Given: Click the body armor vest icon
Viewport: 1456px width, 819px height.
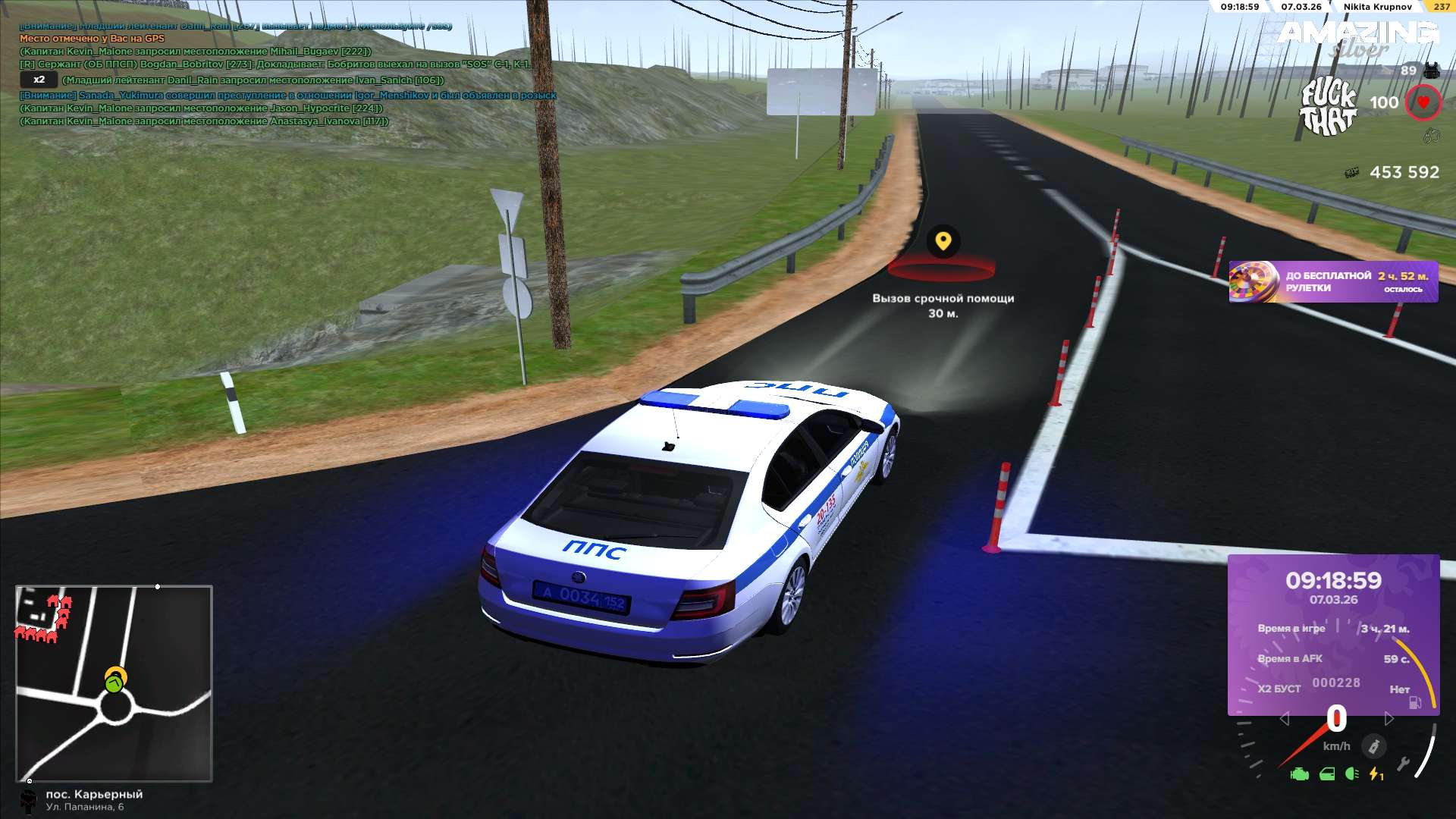Looking at the screenshot, I should click(x=1431, y=71).
